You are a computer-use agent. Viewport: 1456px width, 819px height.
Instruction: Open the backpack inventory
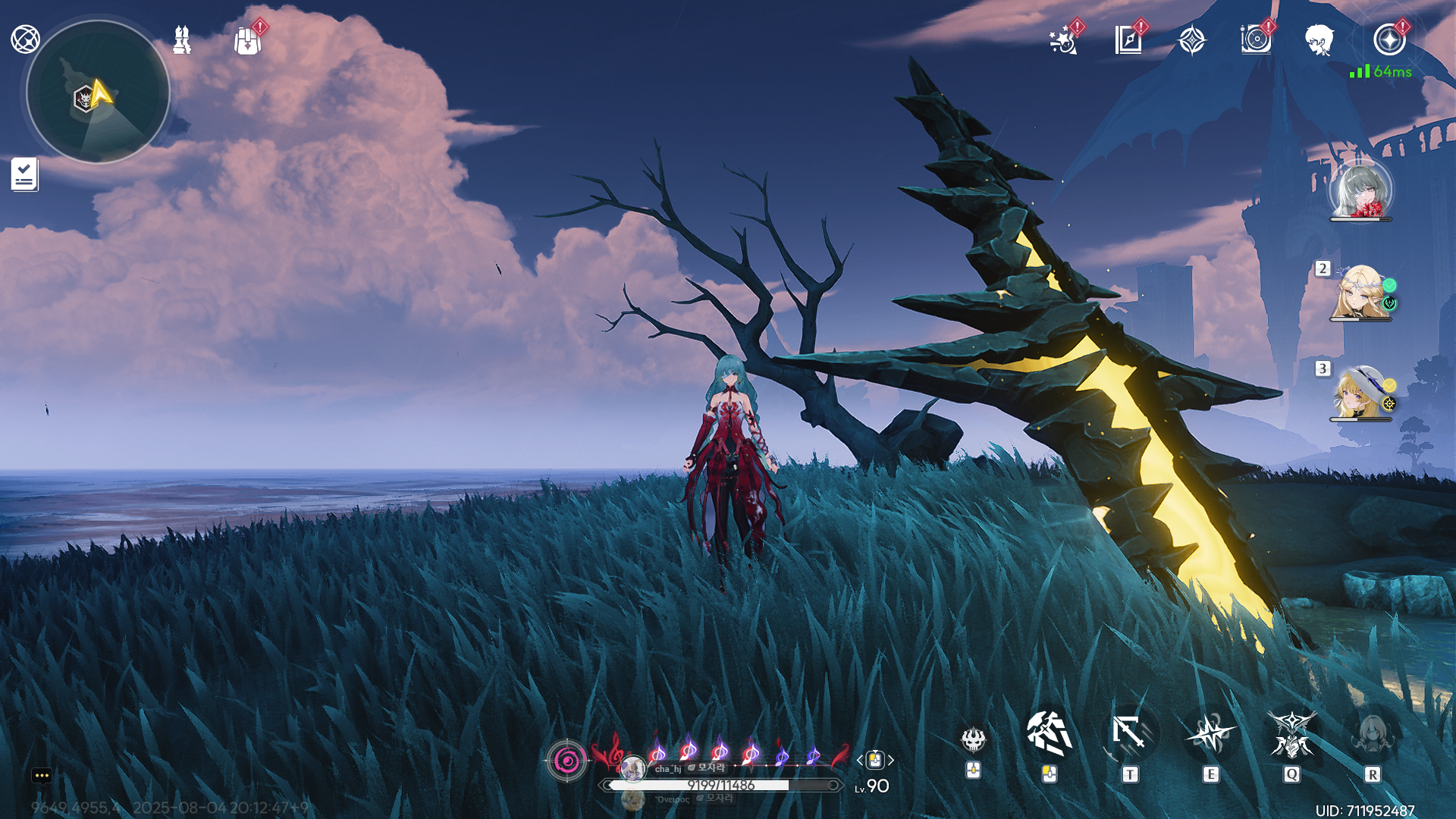pos(248,41)
